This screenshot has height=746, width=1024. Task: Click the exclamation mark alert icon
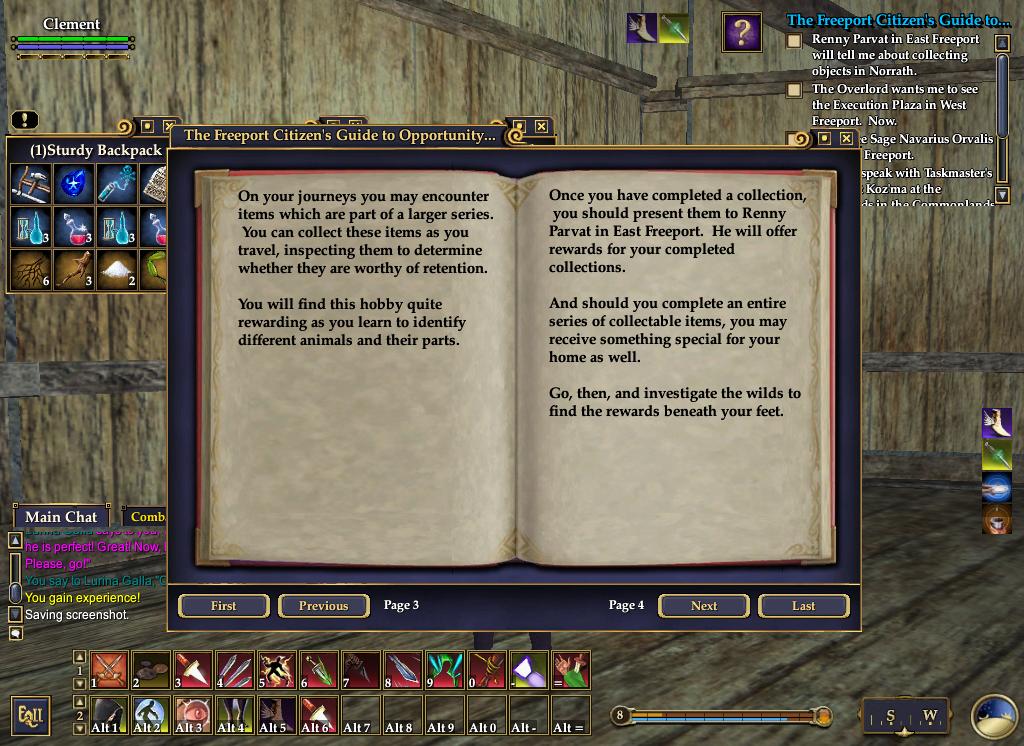pyautogui.click(x=24, y=121)
